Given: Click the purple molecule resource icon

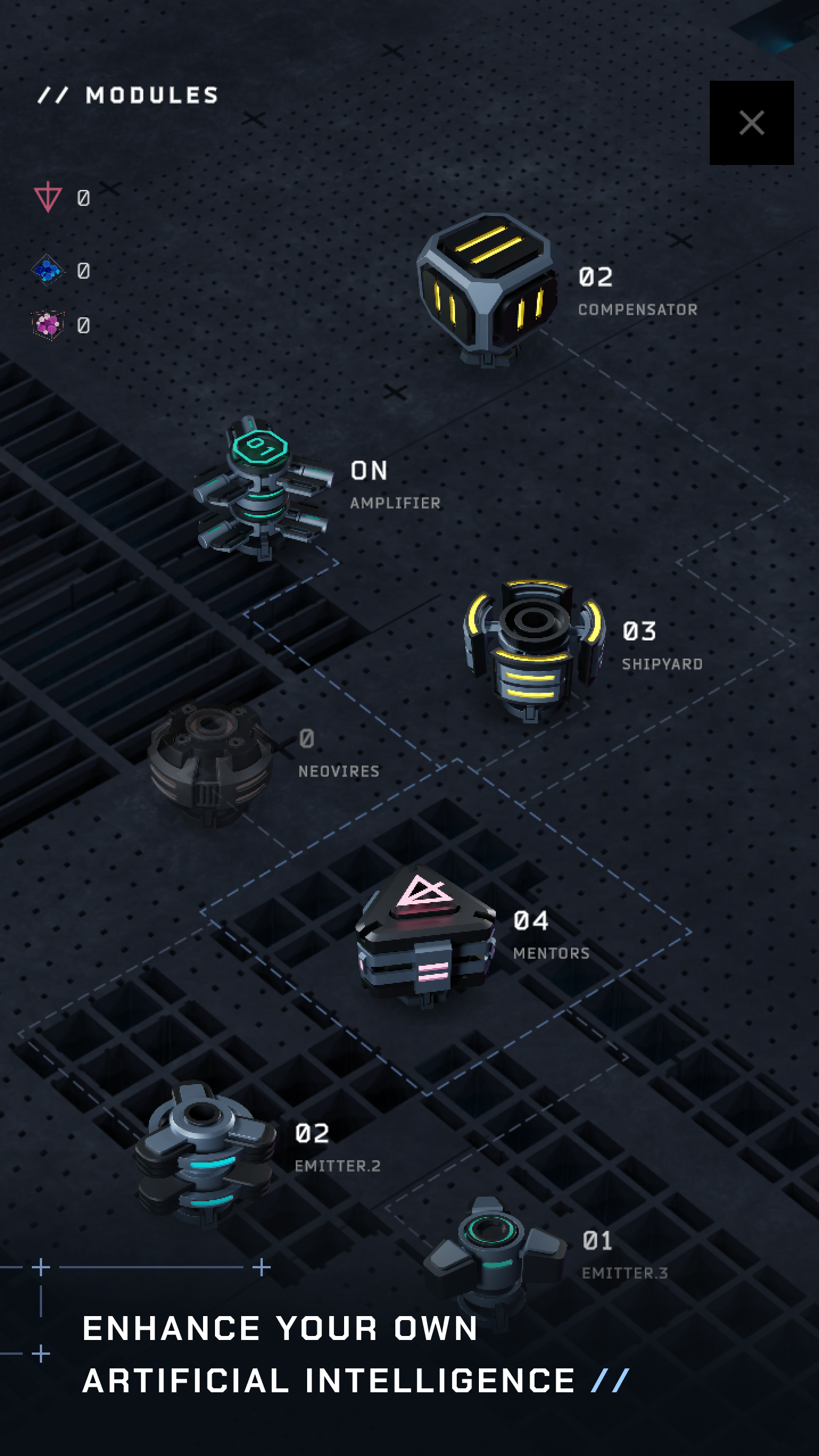Looking at the screenshot, I should (x=48, y=324).
